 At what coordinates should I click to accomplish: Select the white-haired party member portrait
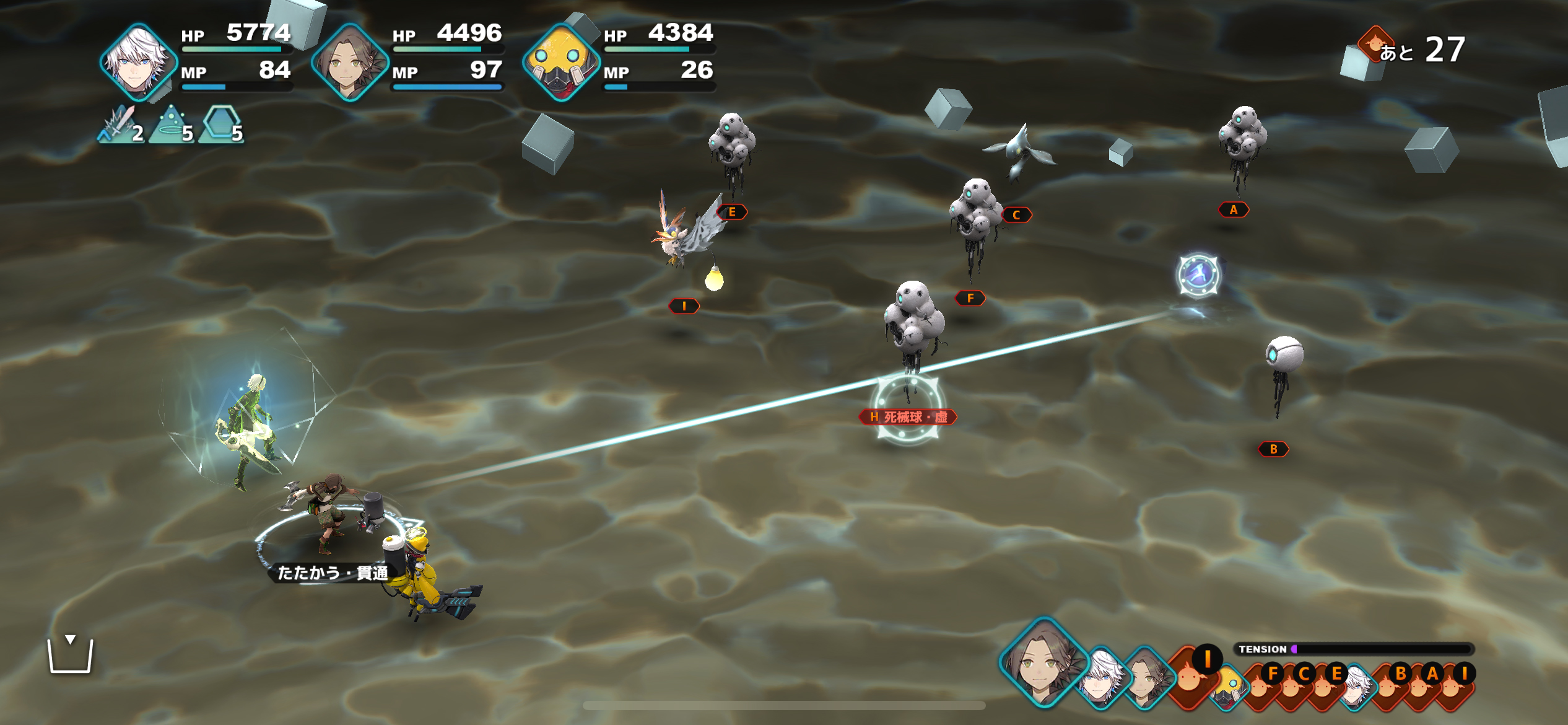pos(138,61)
